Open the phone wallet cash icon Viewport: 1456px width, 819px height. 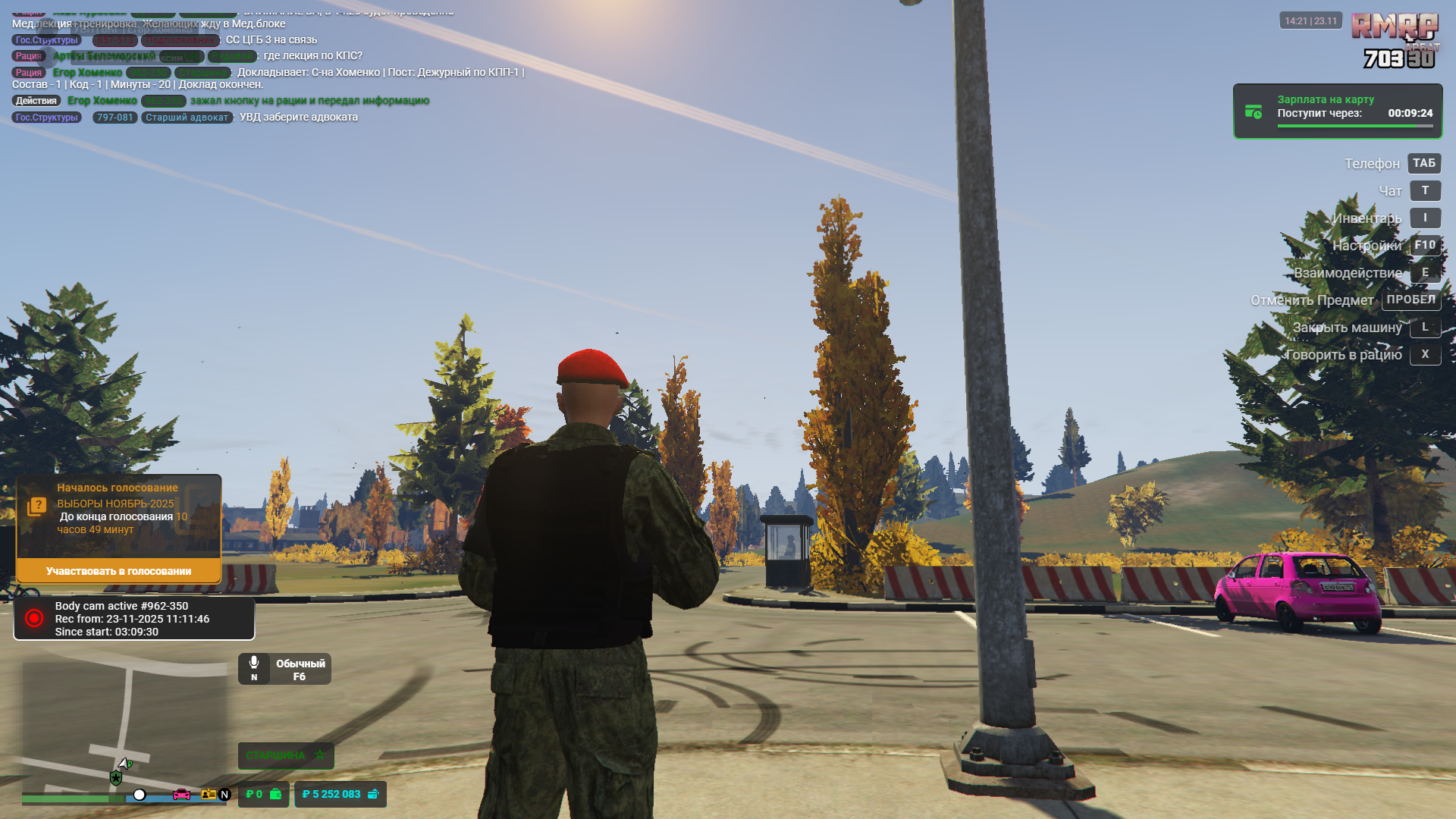[275, 795]
